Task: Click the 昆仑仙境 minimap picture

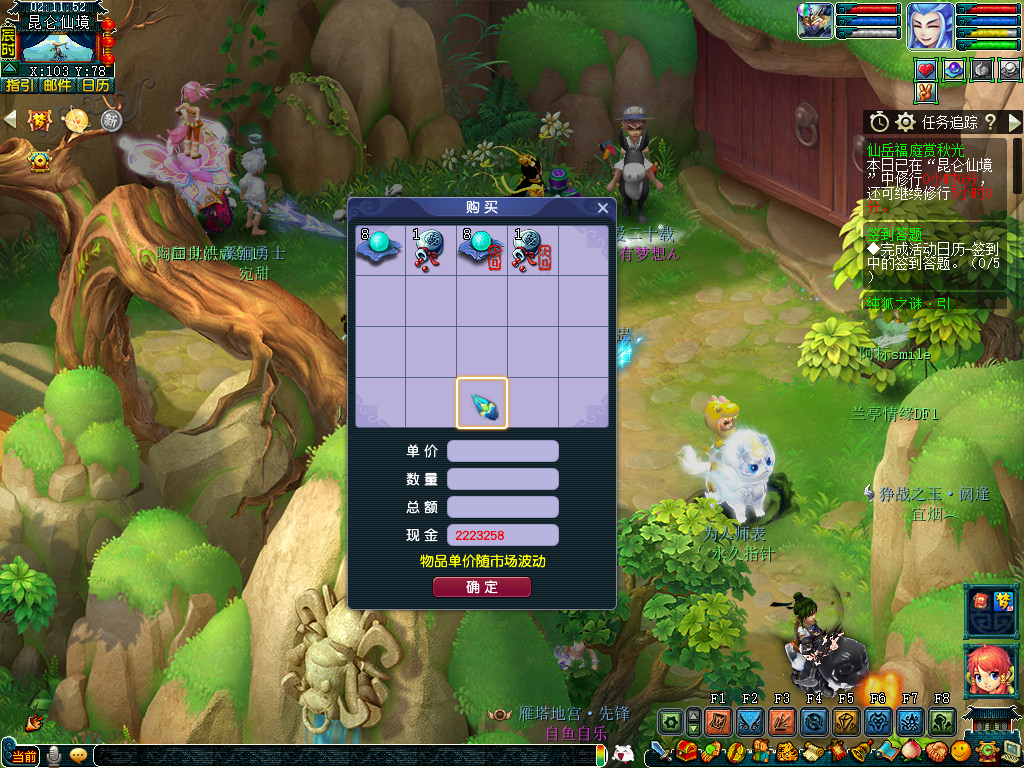Action: 58,46
